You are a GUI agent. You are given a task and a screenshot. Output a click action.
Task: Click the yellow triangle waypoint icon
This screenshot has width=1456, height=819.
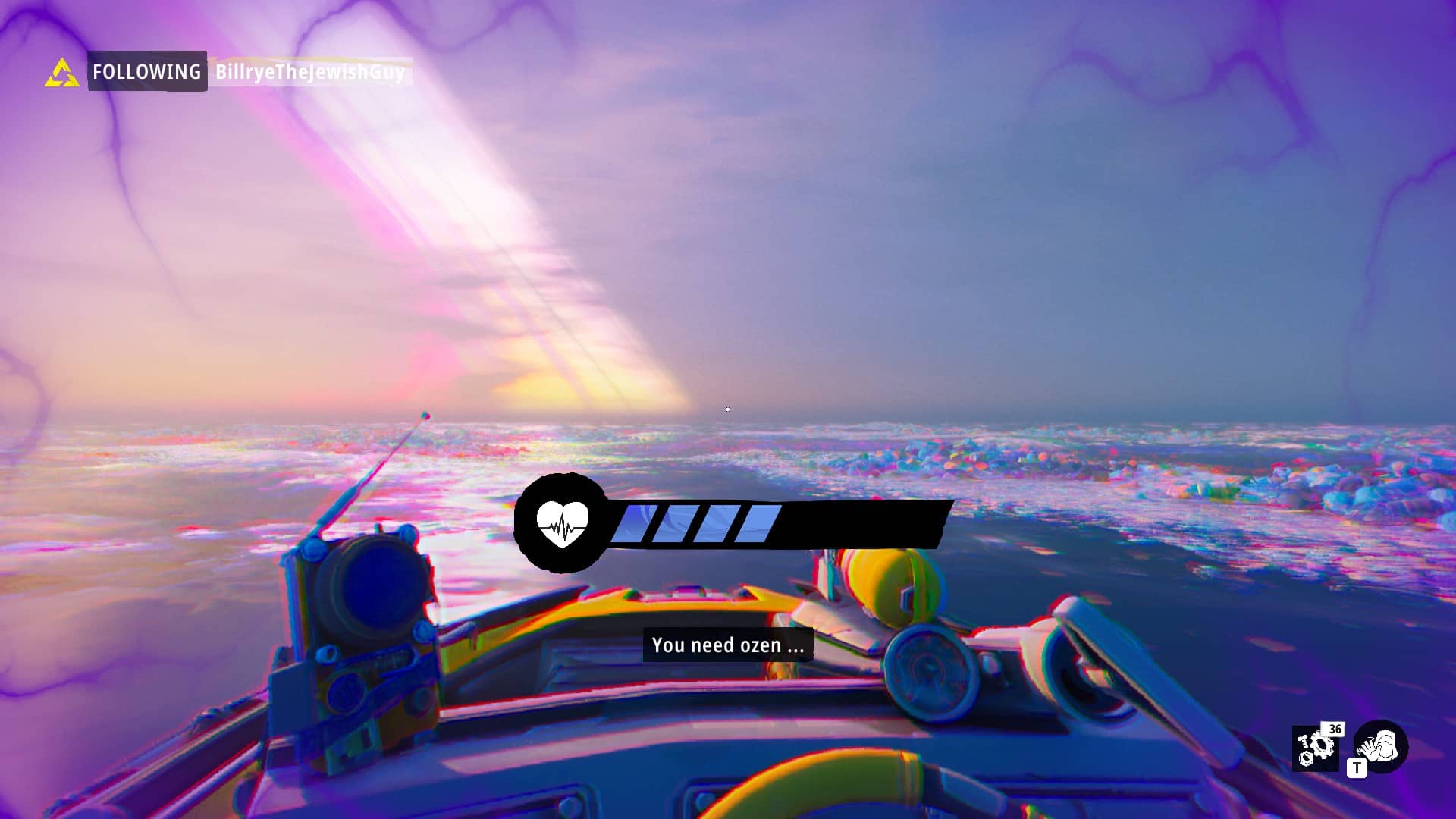point(61,73)
